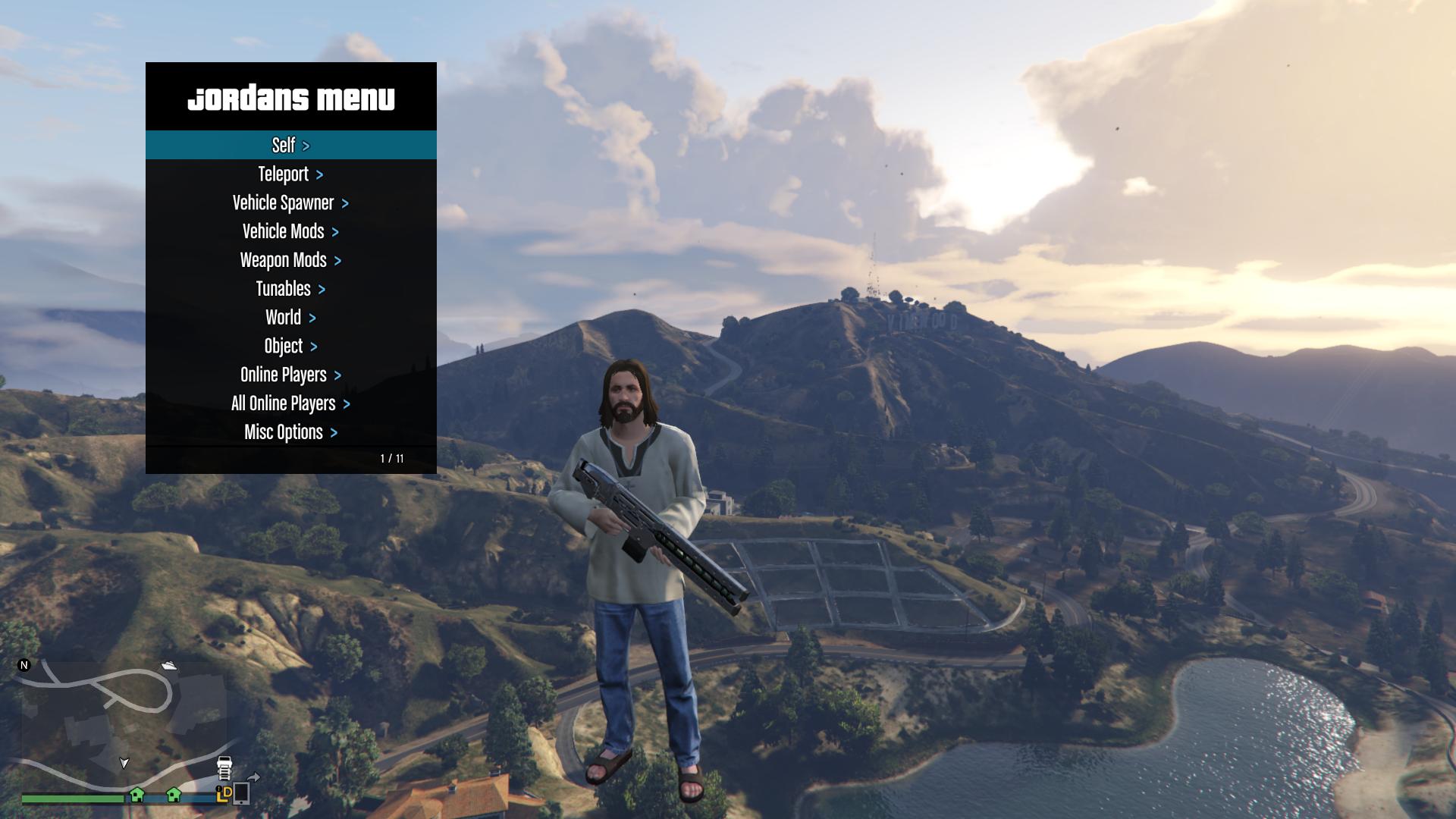This screenshot has width=1456, height=819.
Task: Open Vehicle Spawner options
Action: [x=290, y=203]
